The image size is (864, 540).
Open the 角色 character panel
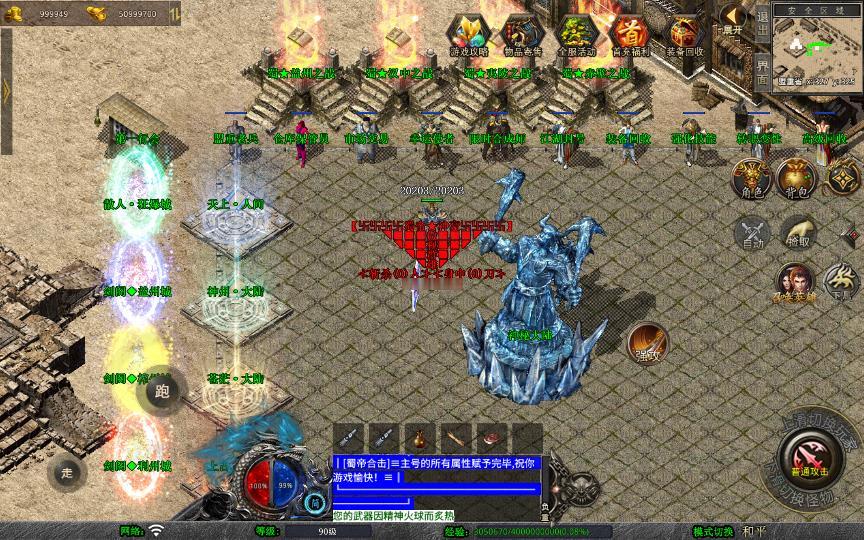click(x=750, y=177)
